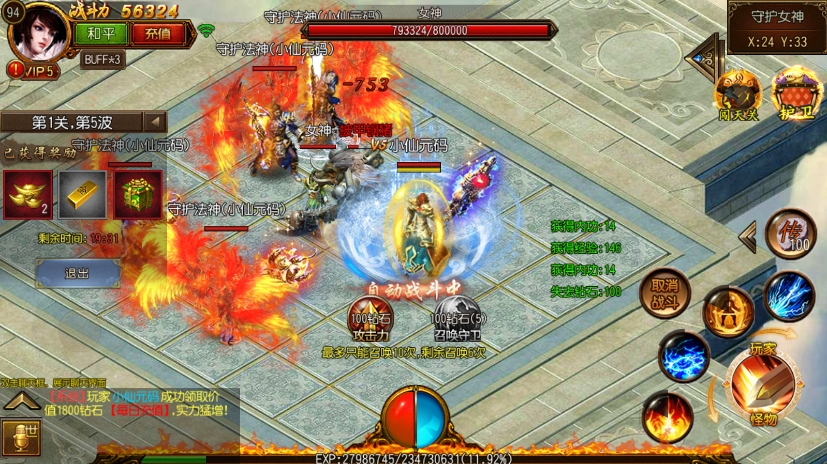Open the player portrait panel
This screenshot has height=464, width=827.
tap(39, 32)
